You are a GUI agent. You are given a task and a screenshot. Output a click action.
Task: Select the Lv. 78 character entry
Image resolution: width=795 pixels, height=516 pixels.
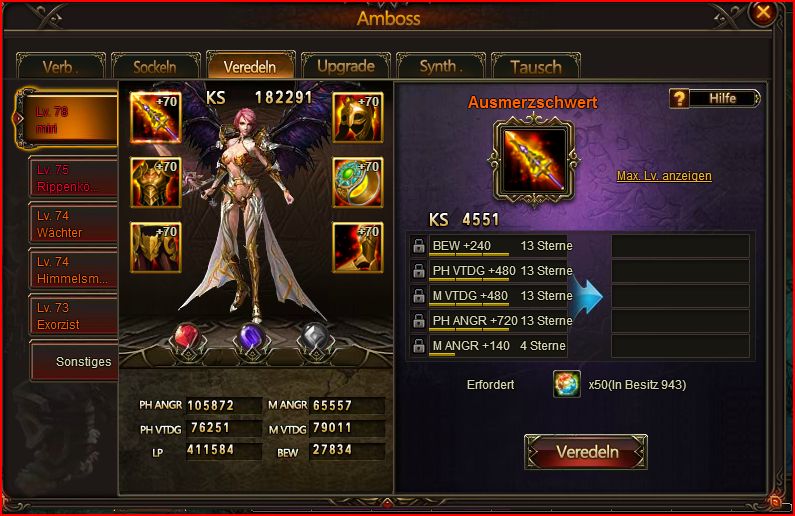click(x=66, y=119)
